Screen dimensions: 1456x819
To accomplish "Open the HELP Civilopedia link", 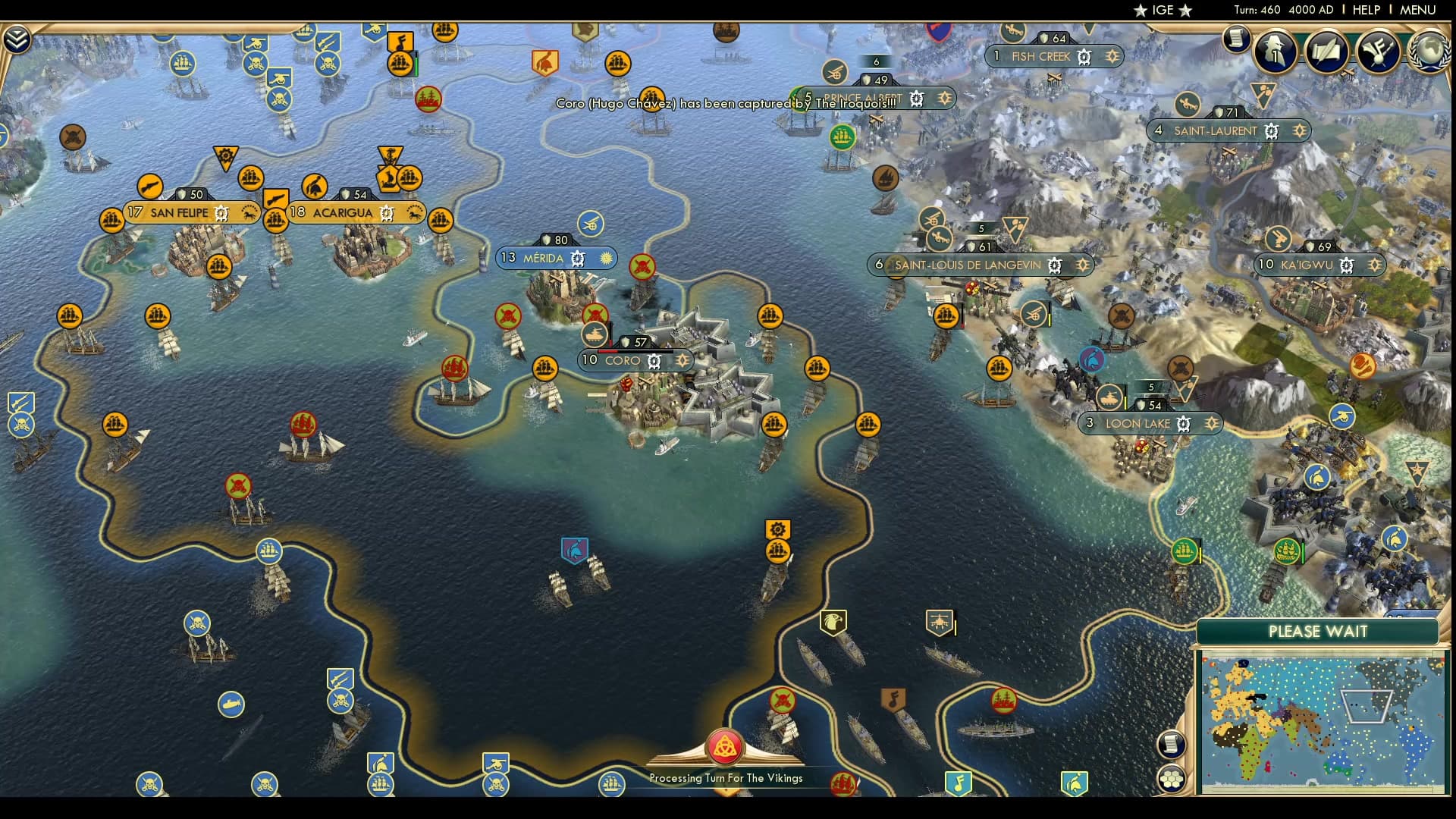I will click(x=1366, y=10).
